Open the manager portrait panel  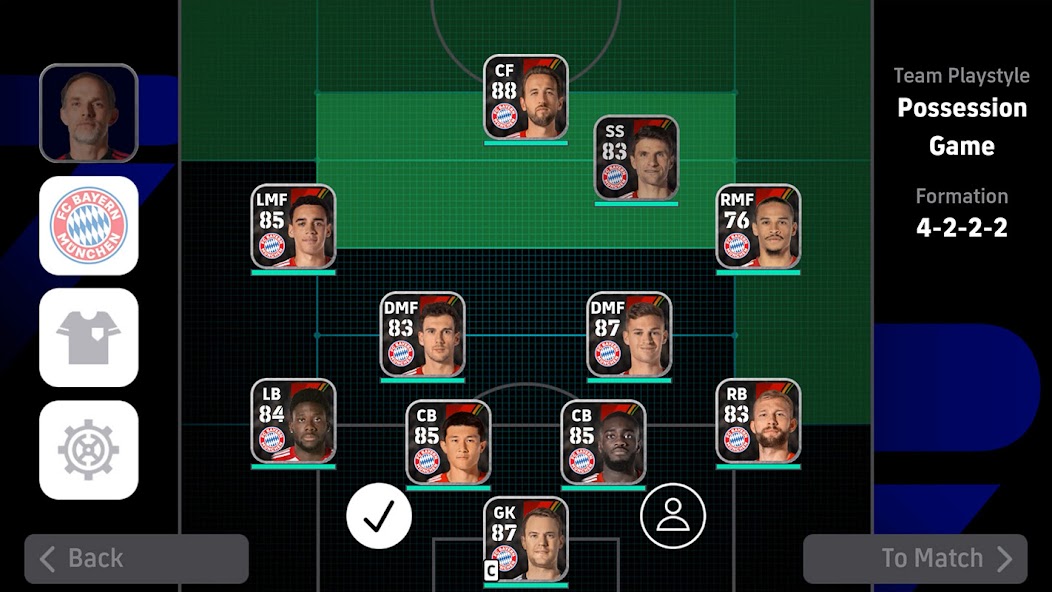tap(88, 112)
